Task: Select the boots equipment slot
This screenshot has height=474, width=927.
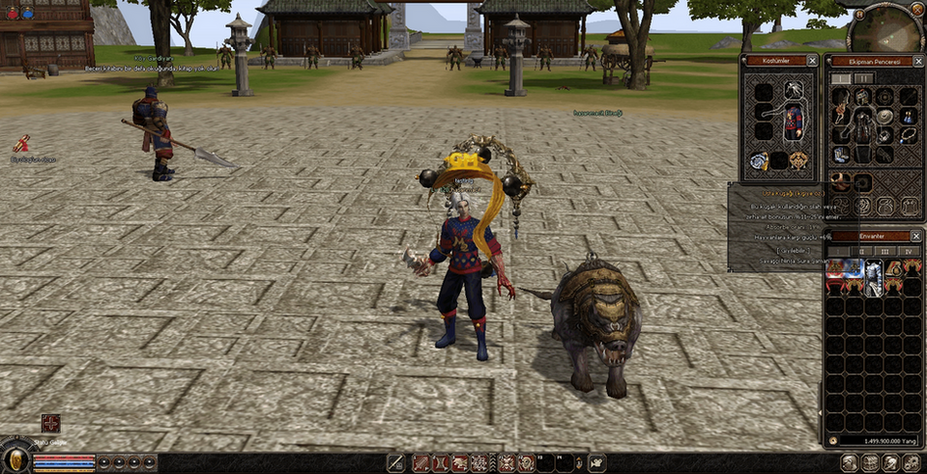Action: 842,155
